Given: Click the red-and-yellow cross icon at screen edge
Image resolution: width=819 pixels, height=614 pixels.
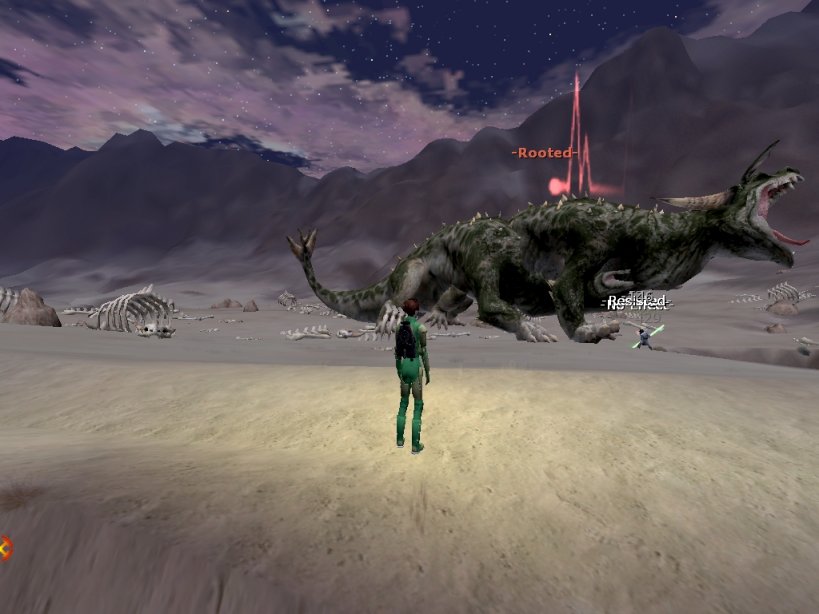Looking at the screenshot, I should 4,547.
